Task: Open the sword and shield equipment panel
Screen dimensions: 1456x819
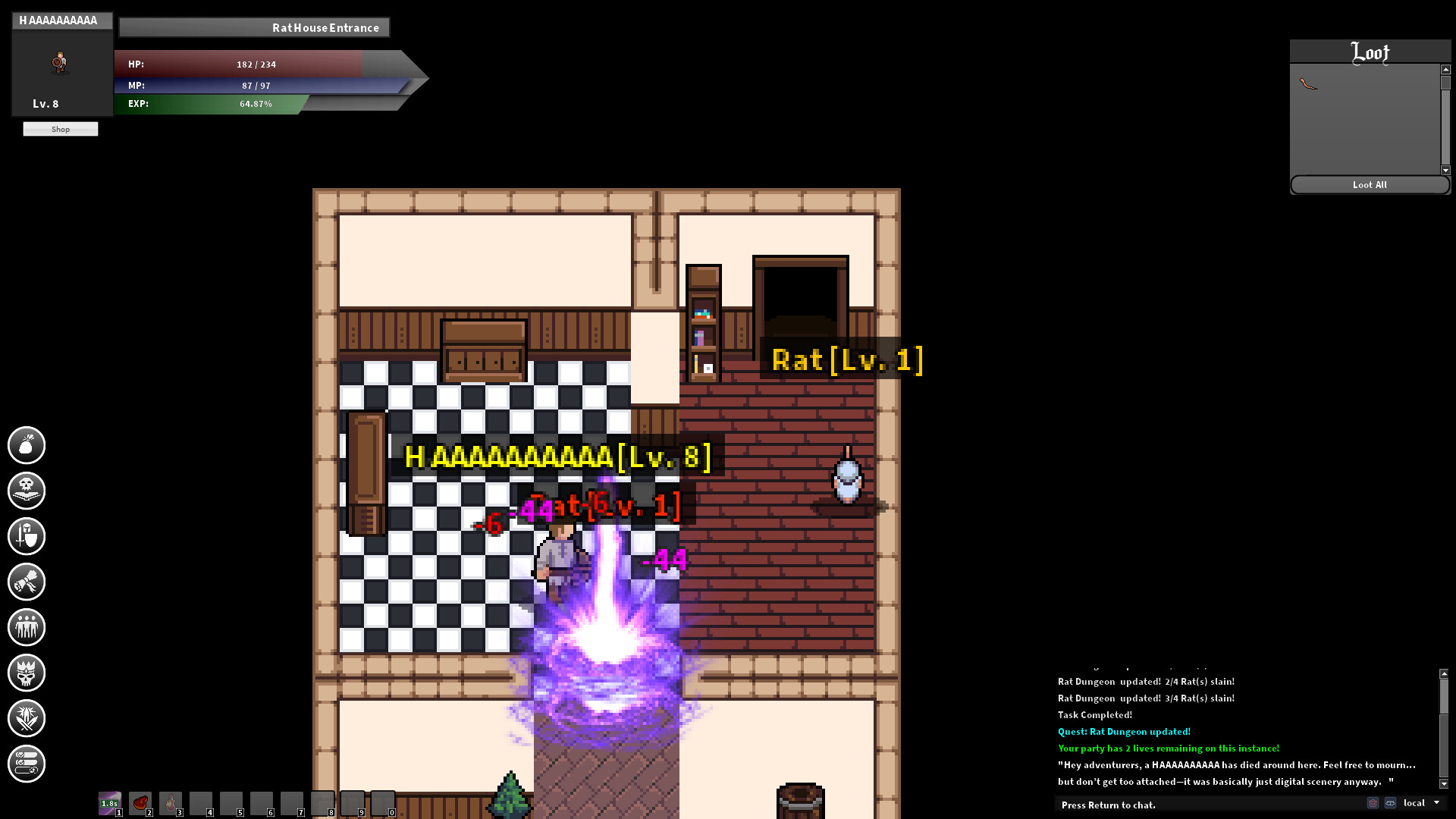Action: click(x=27, y=536)
